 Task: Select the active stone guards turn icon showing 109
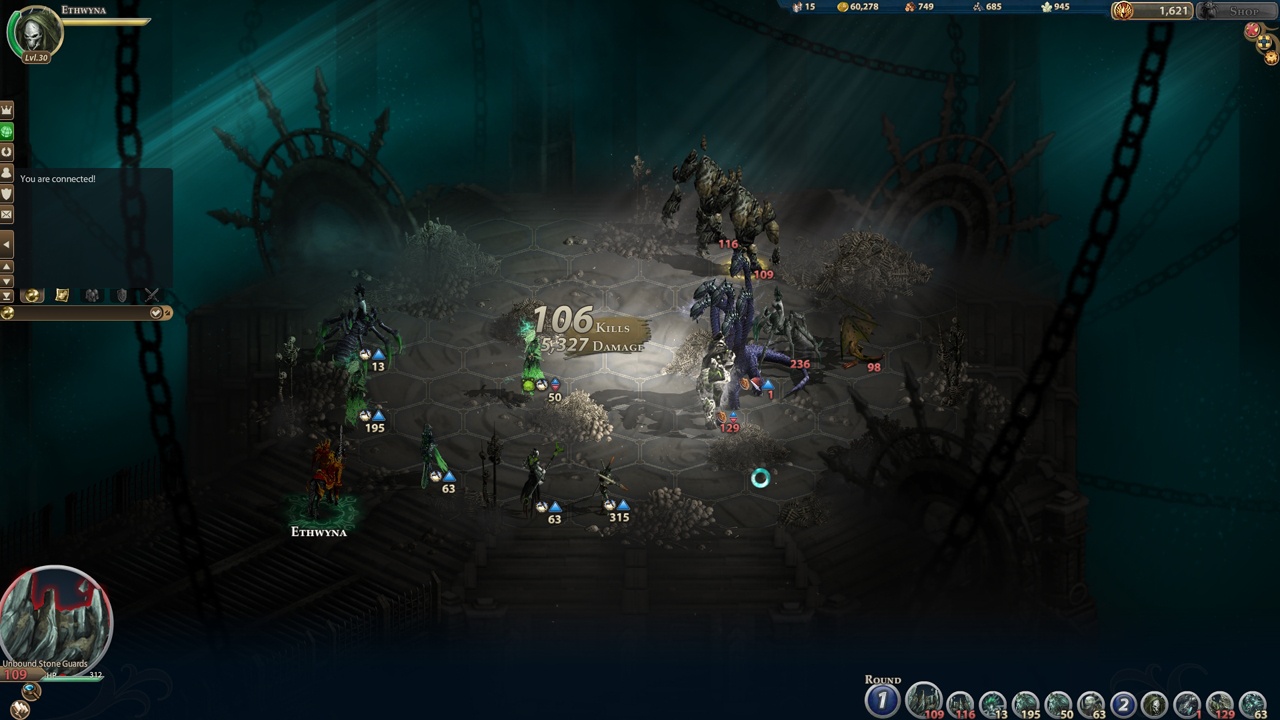click(924, 702)
